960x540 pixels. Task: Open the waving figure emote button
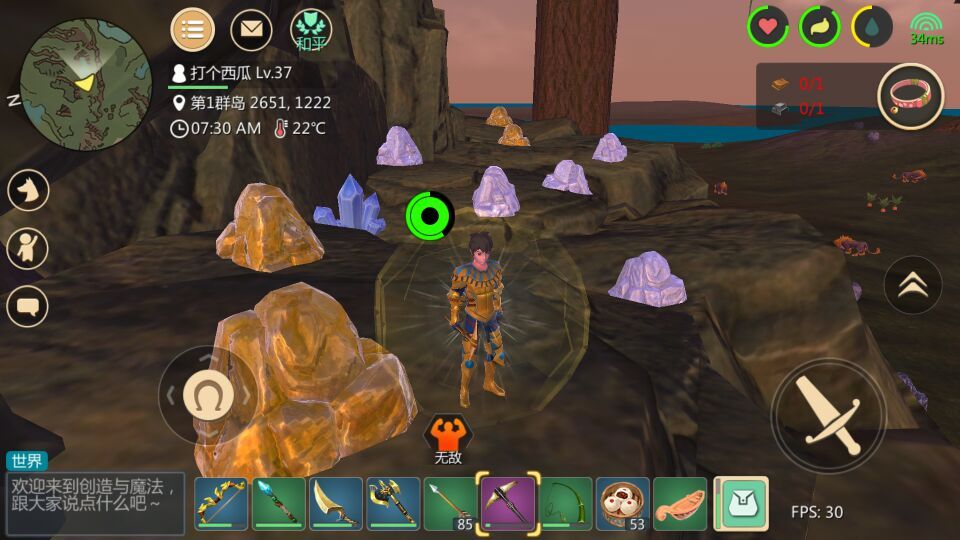pos(28,248)
